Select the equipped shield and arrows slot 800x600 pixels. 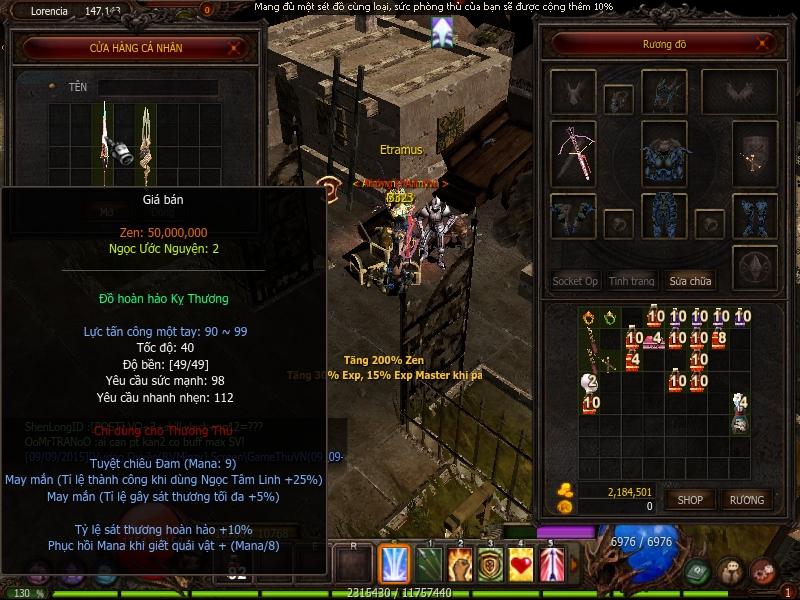pos(754,153)
